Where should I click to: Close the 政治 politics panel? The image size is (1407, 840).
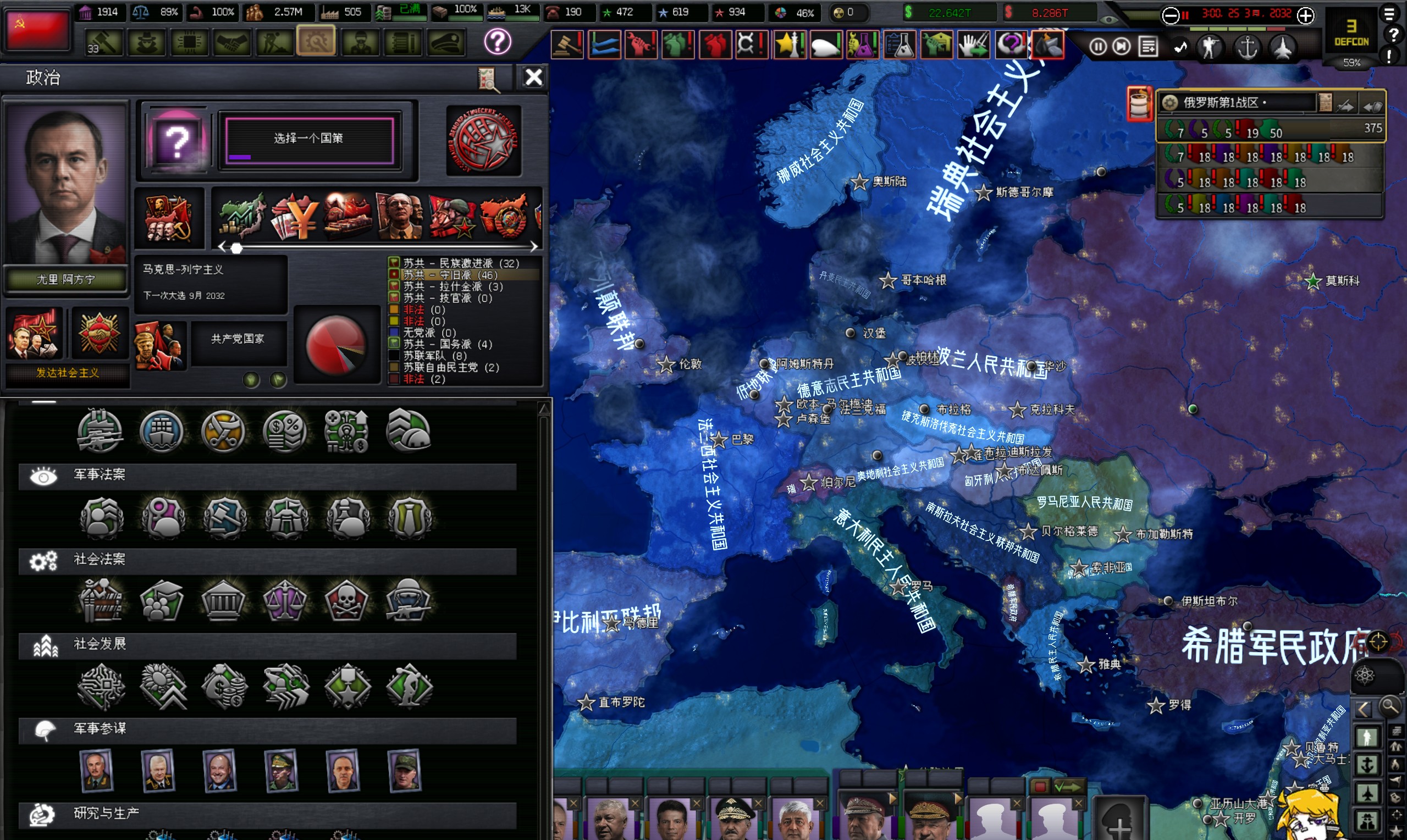(533, 77)
